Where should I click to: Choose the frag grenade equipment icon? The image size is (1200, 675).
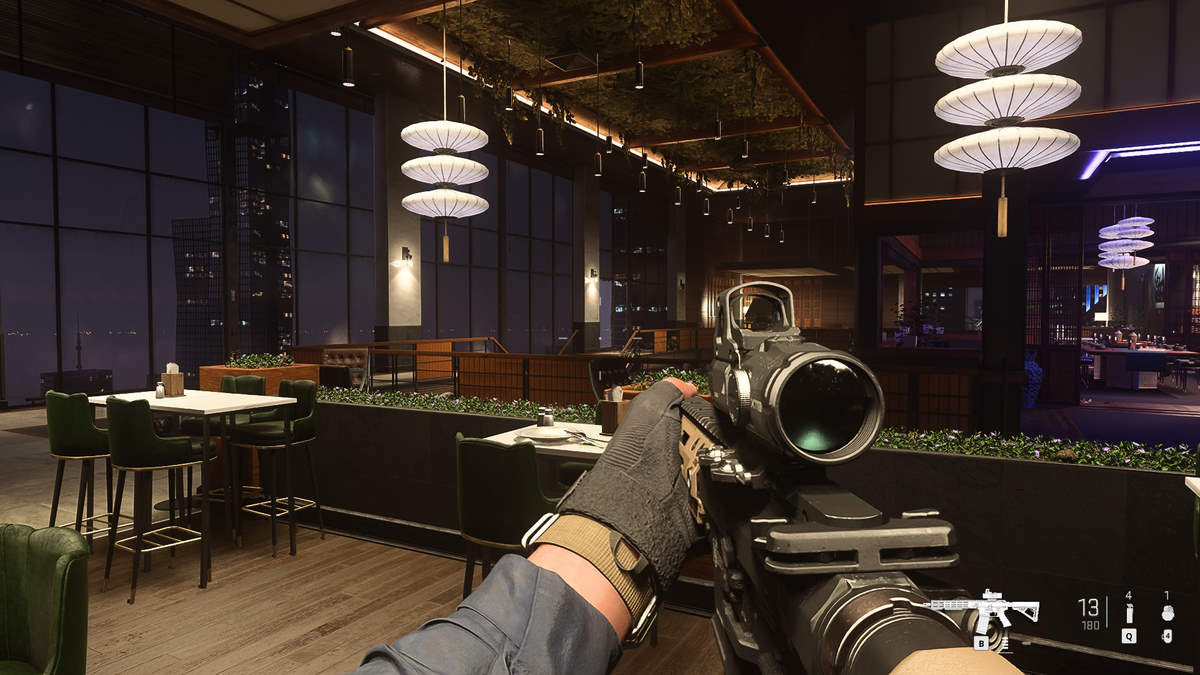point(1167,613)
